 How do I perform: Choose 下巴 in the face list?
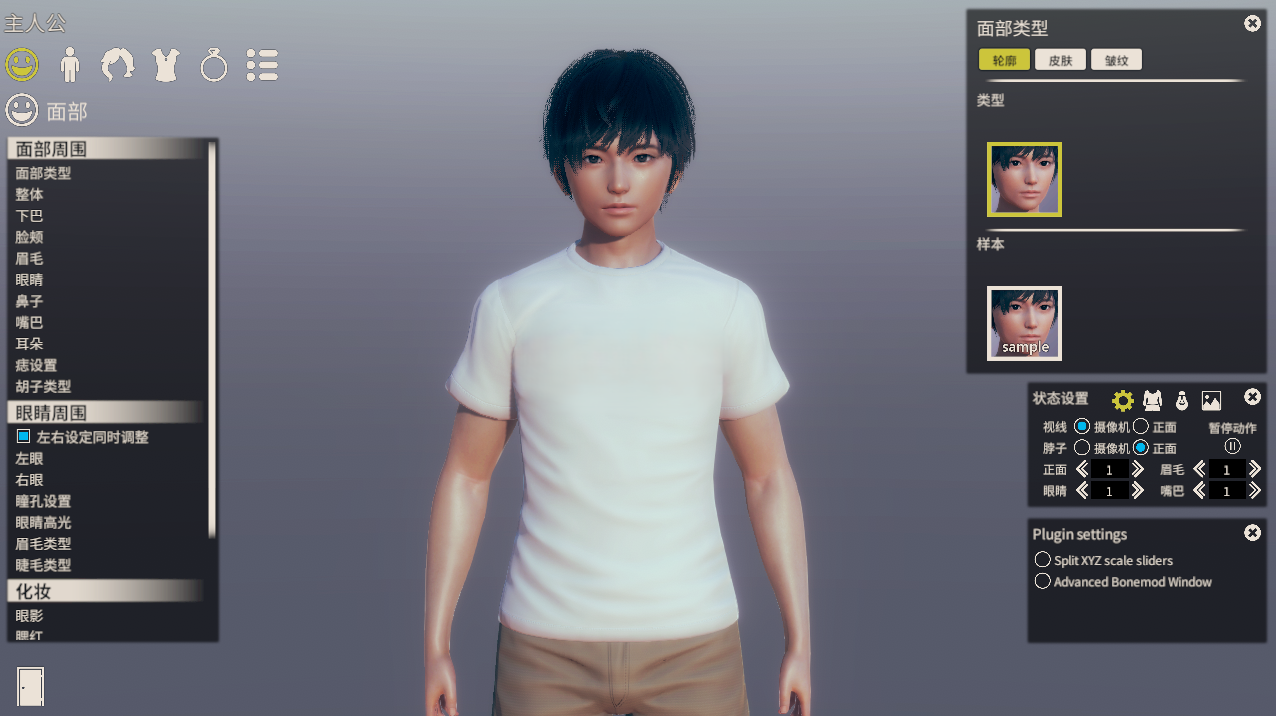coord(30,216)
